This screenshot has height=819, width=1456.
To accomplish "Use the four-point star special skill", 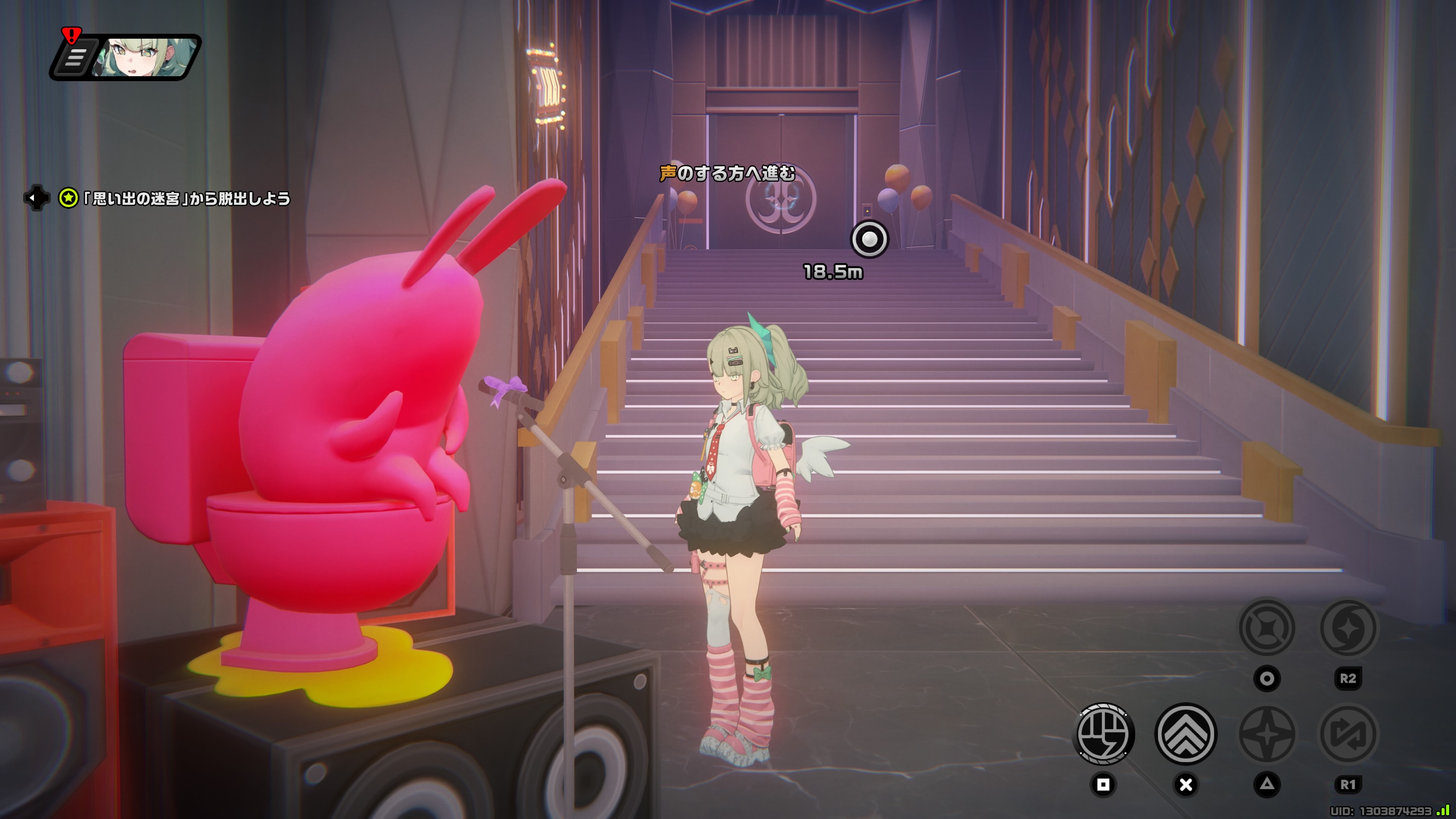I will [x=1267, y=734].
